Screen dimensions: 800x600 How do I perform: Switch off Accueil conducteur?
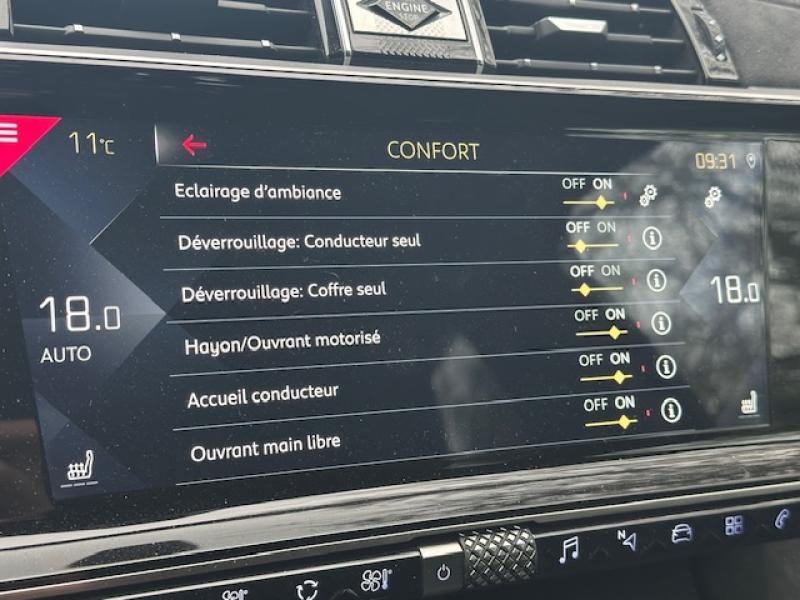tap(606, 376)
